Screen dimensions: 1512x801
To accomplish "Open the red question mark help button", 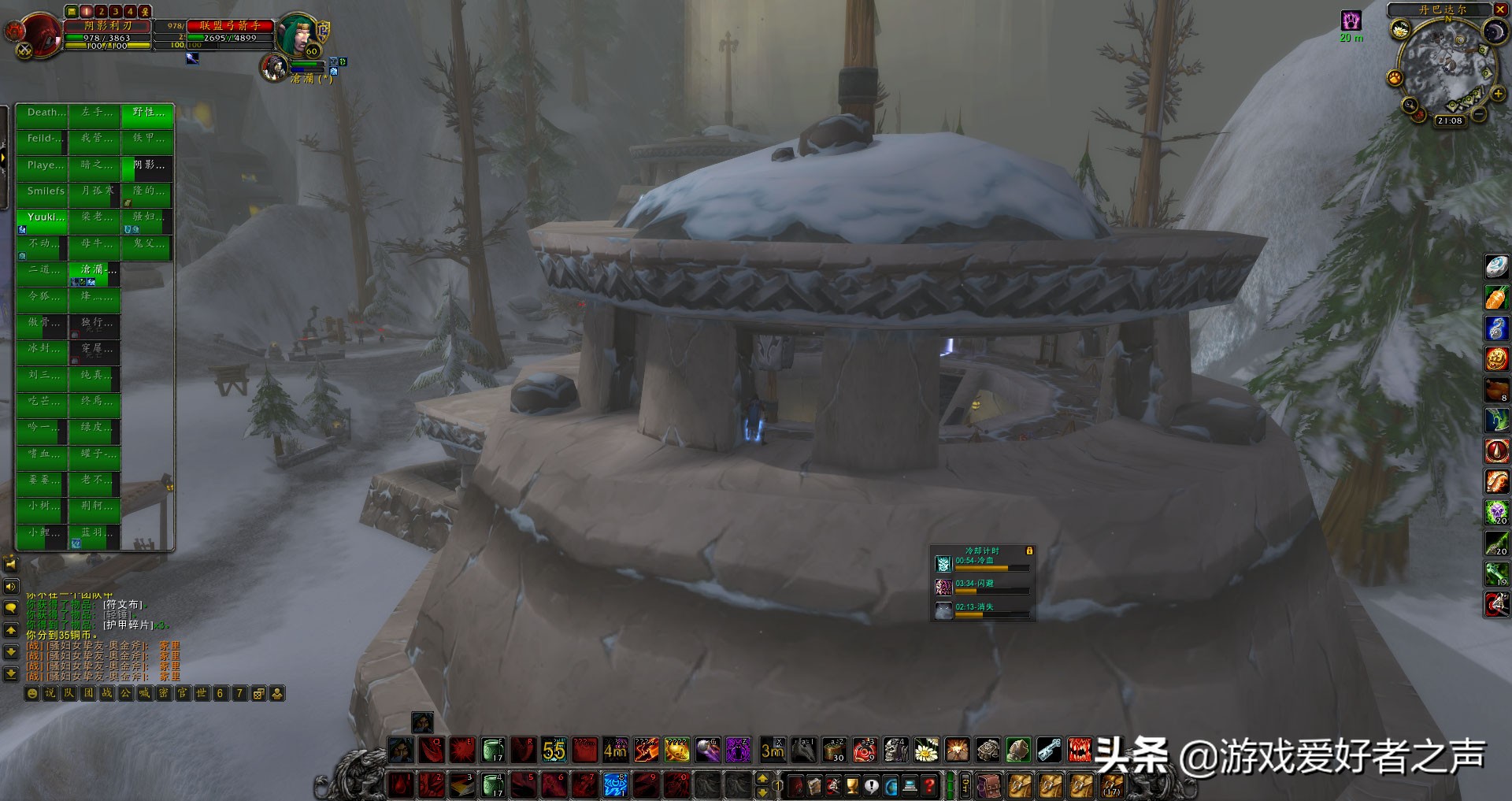I will pos(929,786).
